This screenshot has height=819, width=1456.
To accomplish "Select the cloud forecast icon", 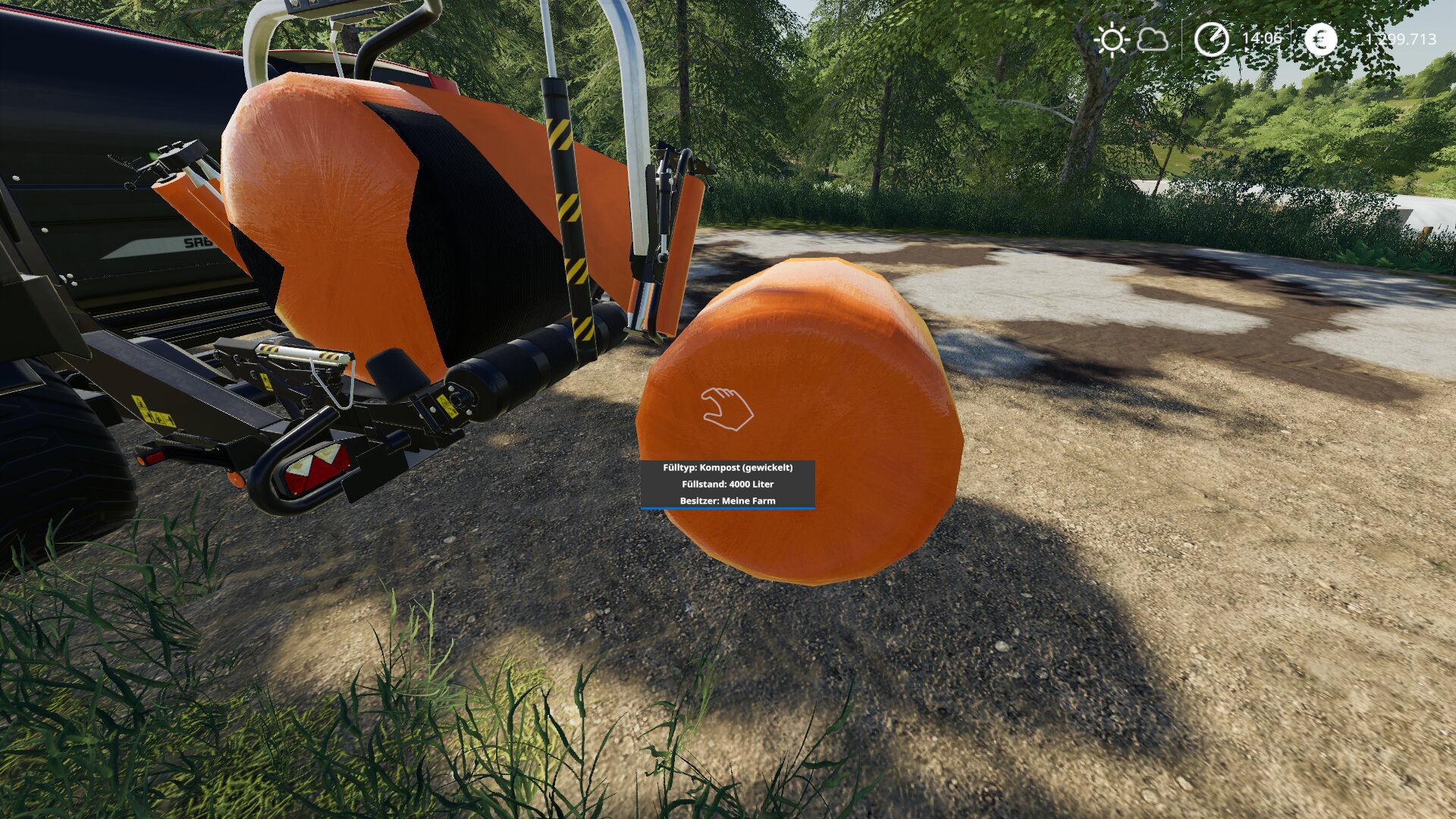I will pos(1153,39).
